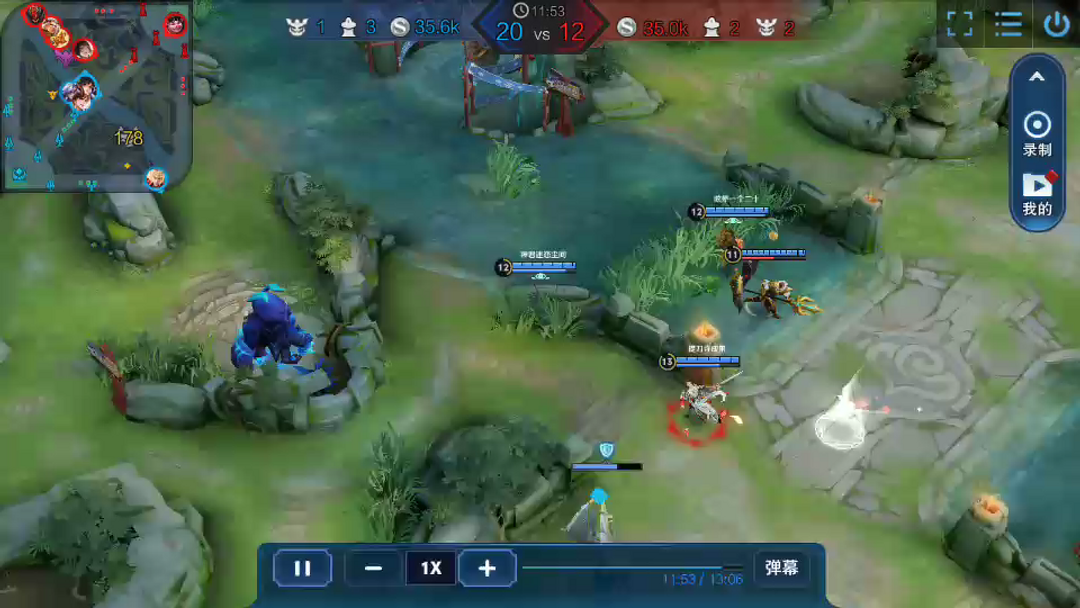Increase the replay speed with plus
The height and width of the screenshot is (608, 1080).
pyautogui.click(x=487, y=568)
